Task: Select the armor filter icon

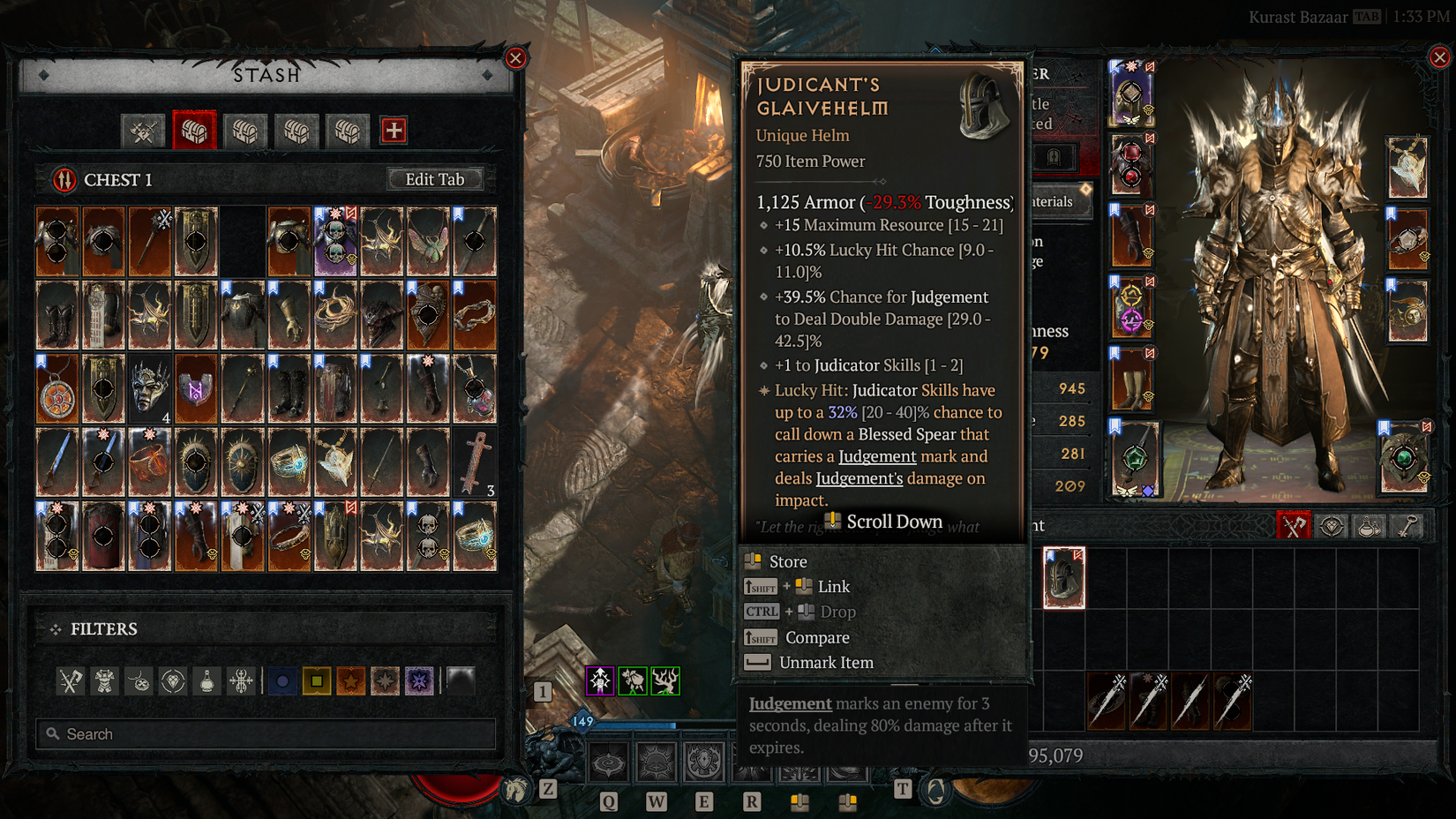Action: click(x=104, y=680)
